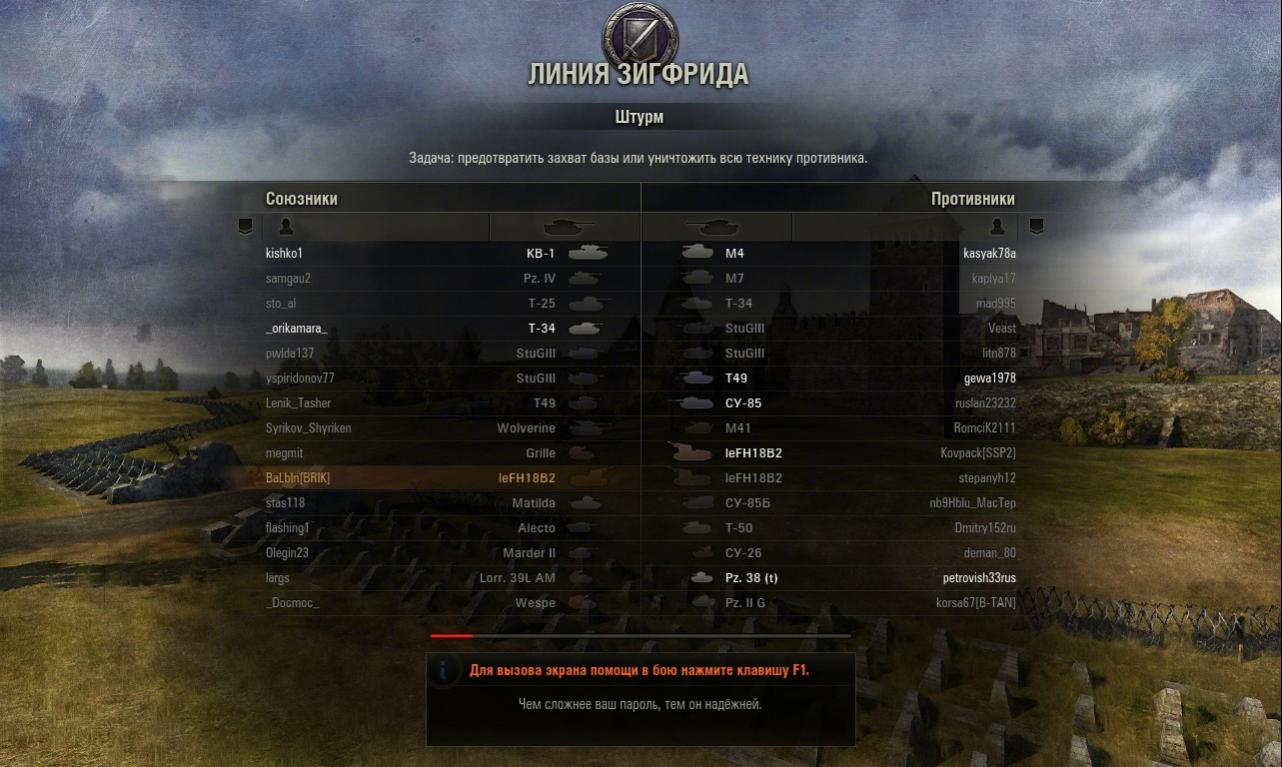Screen dimensions: 1282x767
Task: Click the _Docmoc_ ally entry
Action: (x=293, y=603)
